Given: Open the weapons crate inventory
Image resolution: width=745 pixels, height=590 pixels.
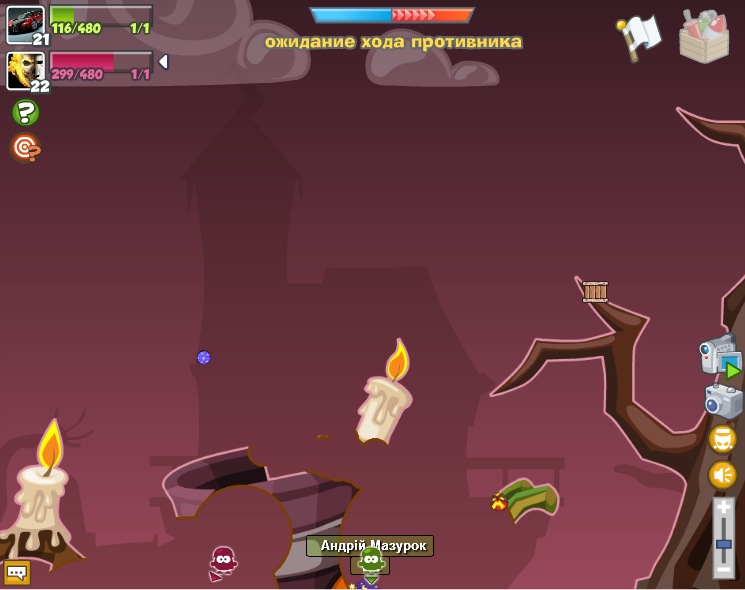Looking at the screenshot, I should (x=704, y=37).
